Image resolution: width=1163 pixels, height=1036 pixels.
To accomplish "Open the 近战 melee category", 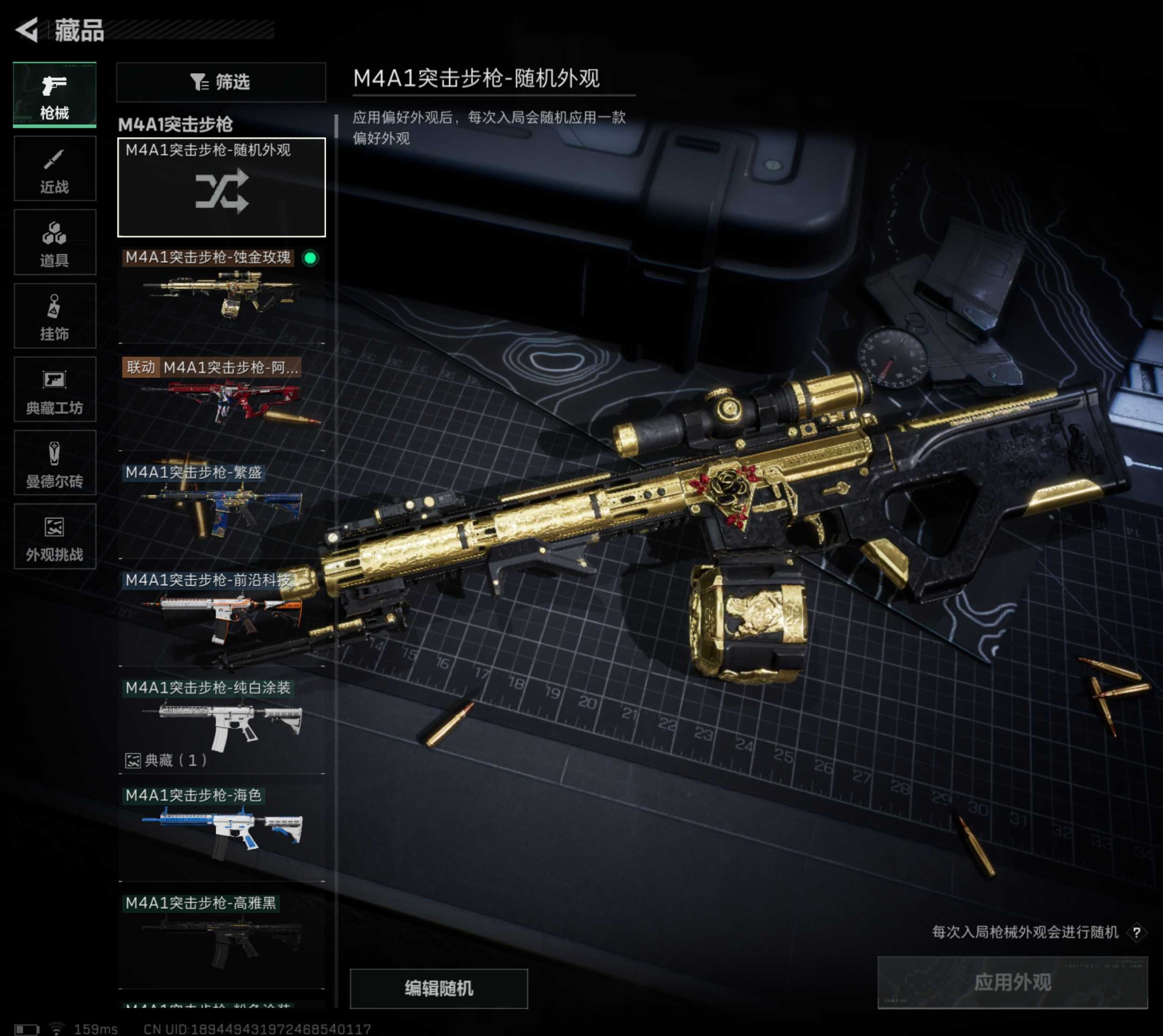I will coord(55,169).
